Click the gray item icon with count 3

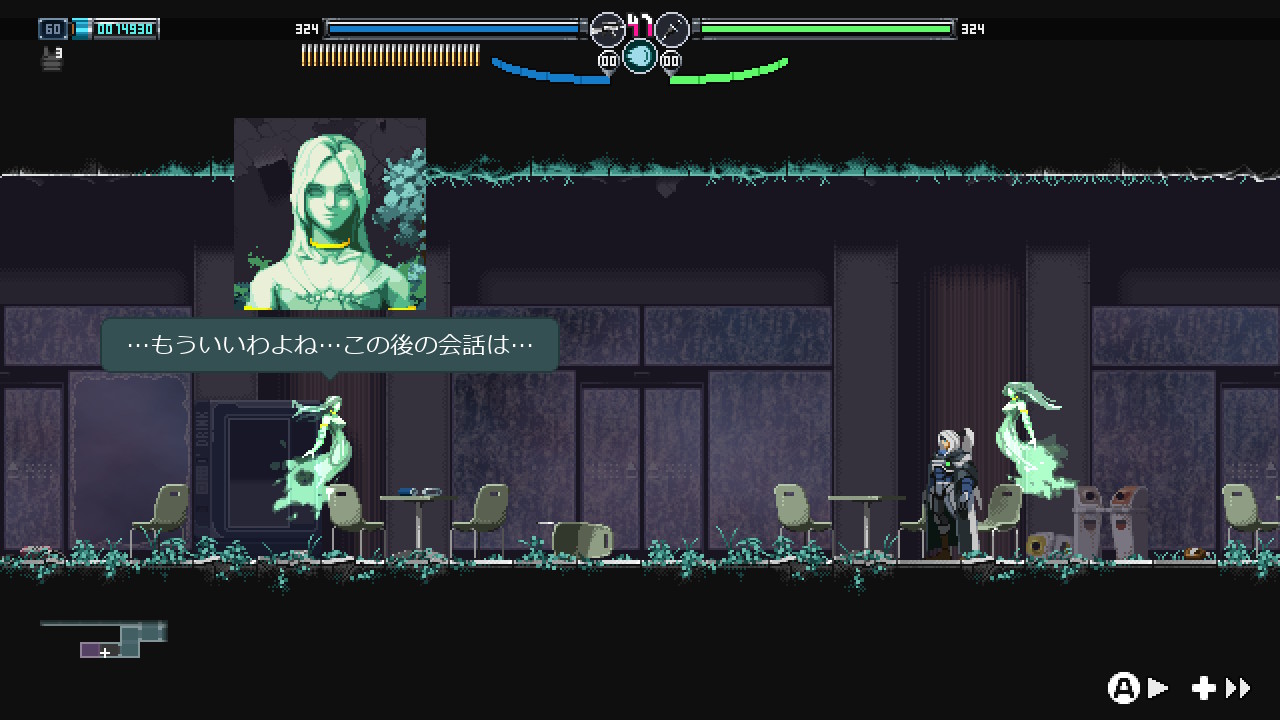tap(52, 59)
